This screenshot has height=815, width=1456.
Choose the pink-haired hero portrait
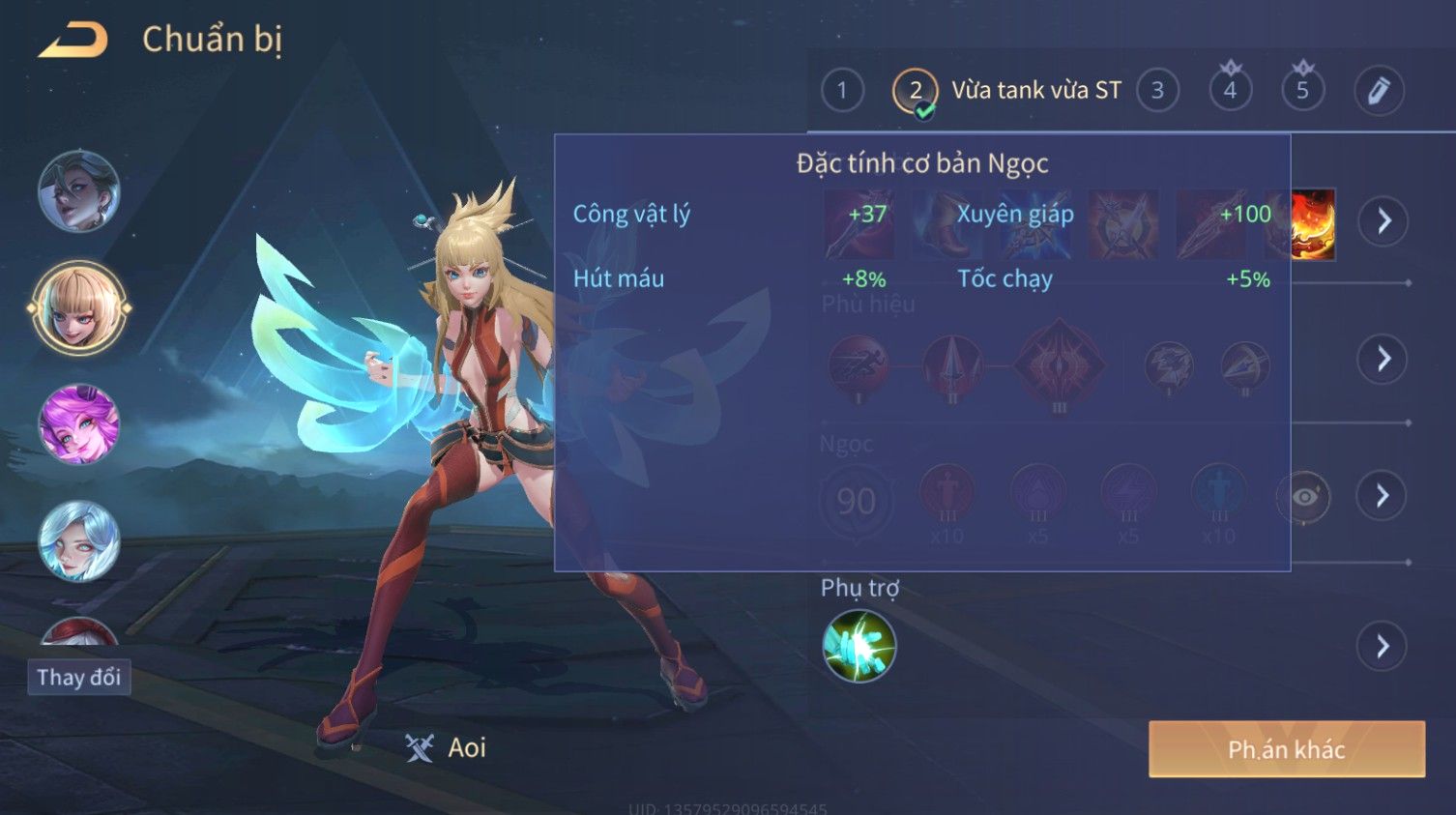click(79, 424)
